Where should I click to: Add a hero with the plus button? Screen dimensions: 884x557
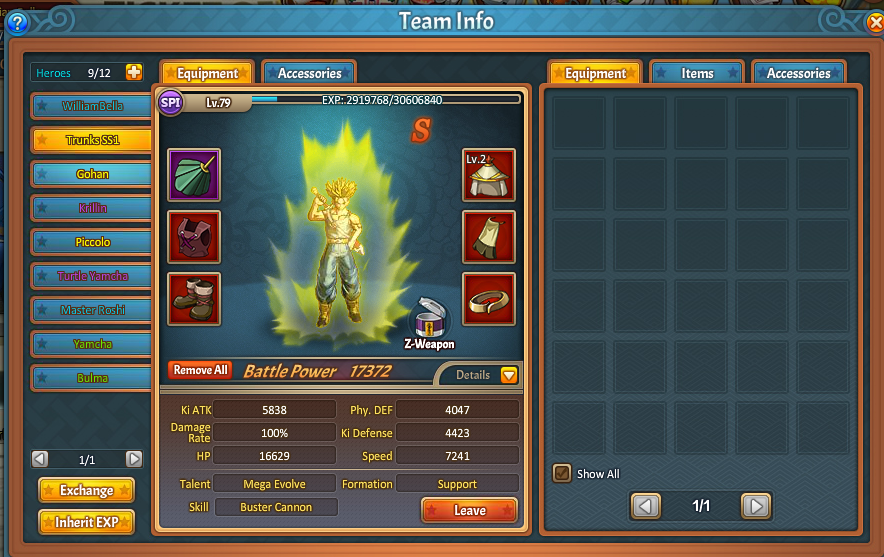[x=134, y=72]
